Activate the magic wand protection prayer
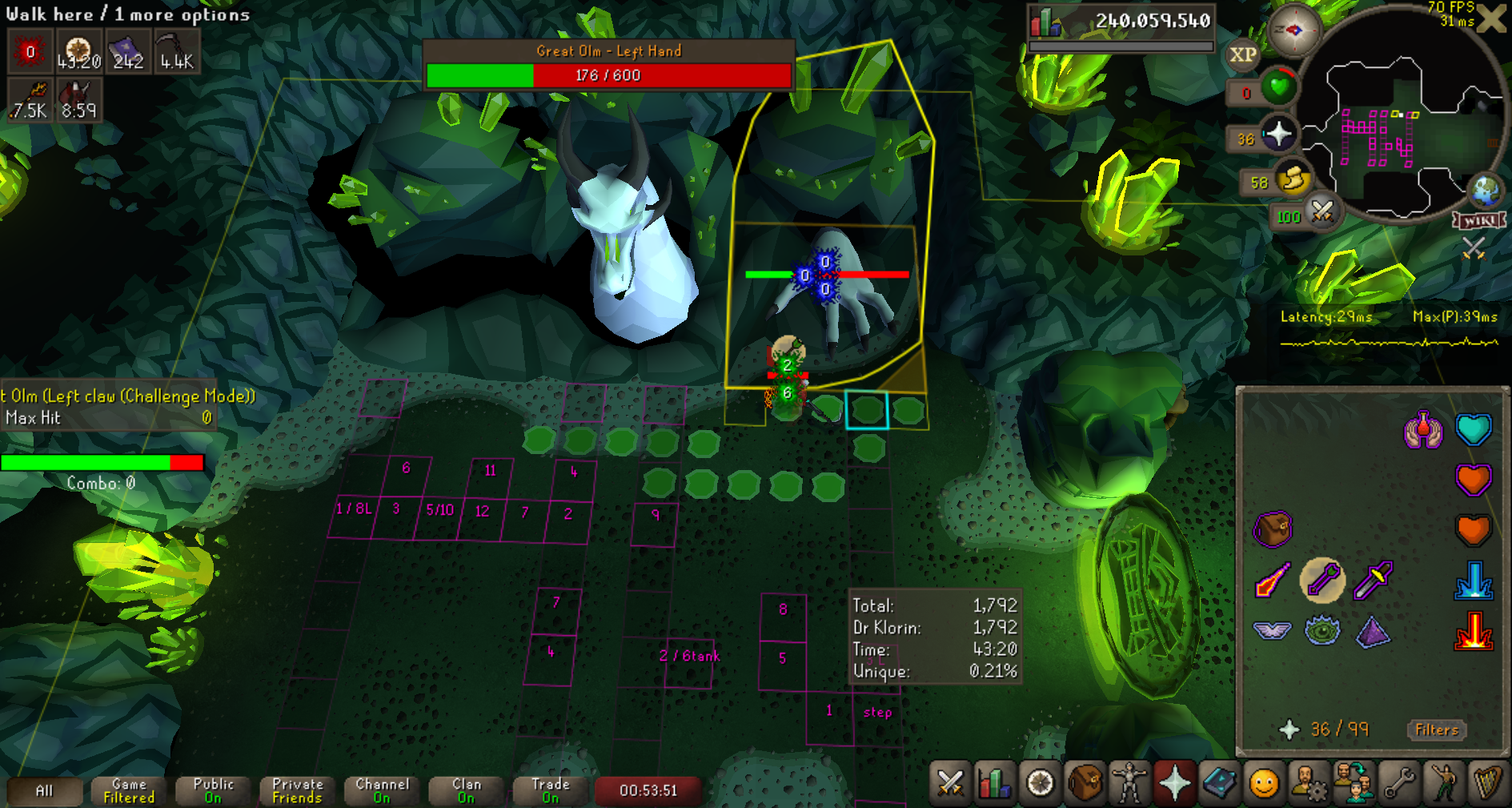This screenshot has width=1512, height=808. 1272,579
